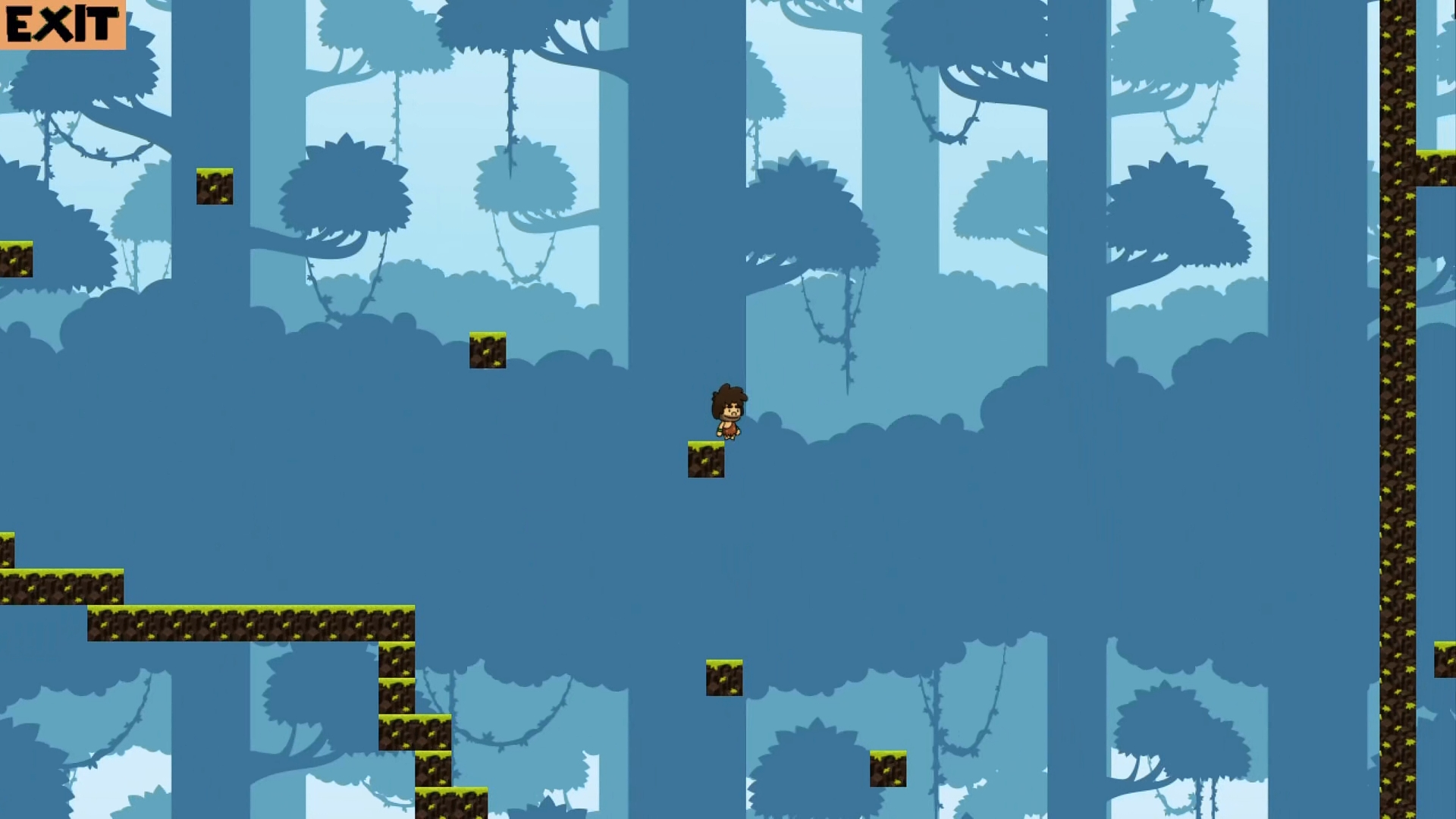This screenshot has height=819, width=1456.
Task: Click the long mossy platform on the lower left
Action: click(x=250, y=622)
